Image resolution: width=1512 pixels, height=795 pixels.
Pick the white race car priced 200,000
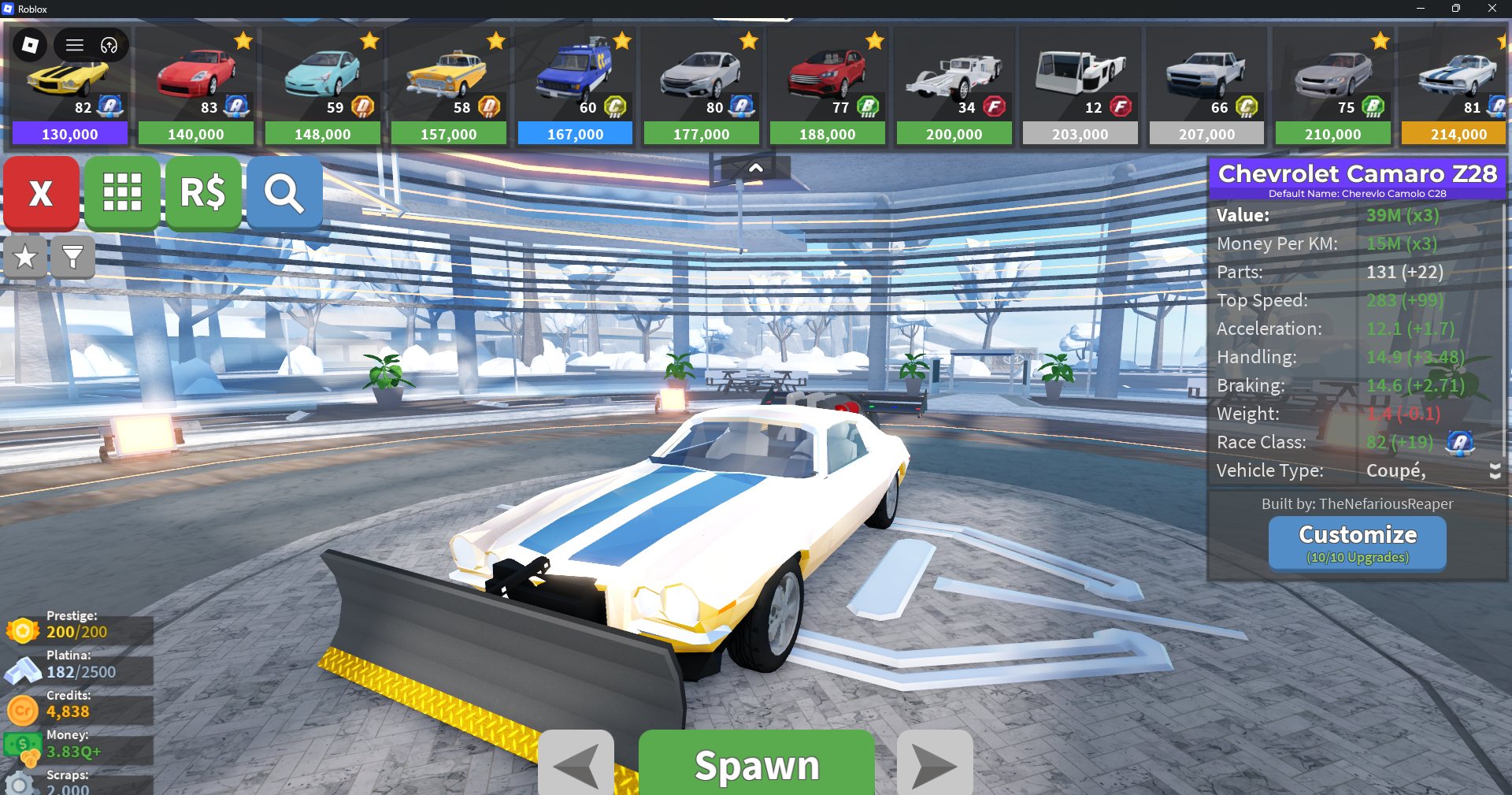[x=954, y=87]
